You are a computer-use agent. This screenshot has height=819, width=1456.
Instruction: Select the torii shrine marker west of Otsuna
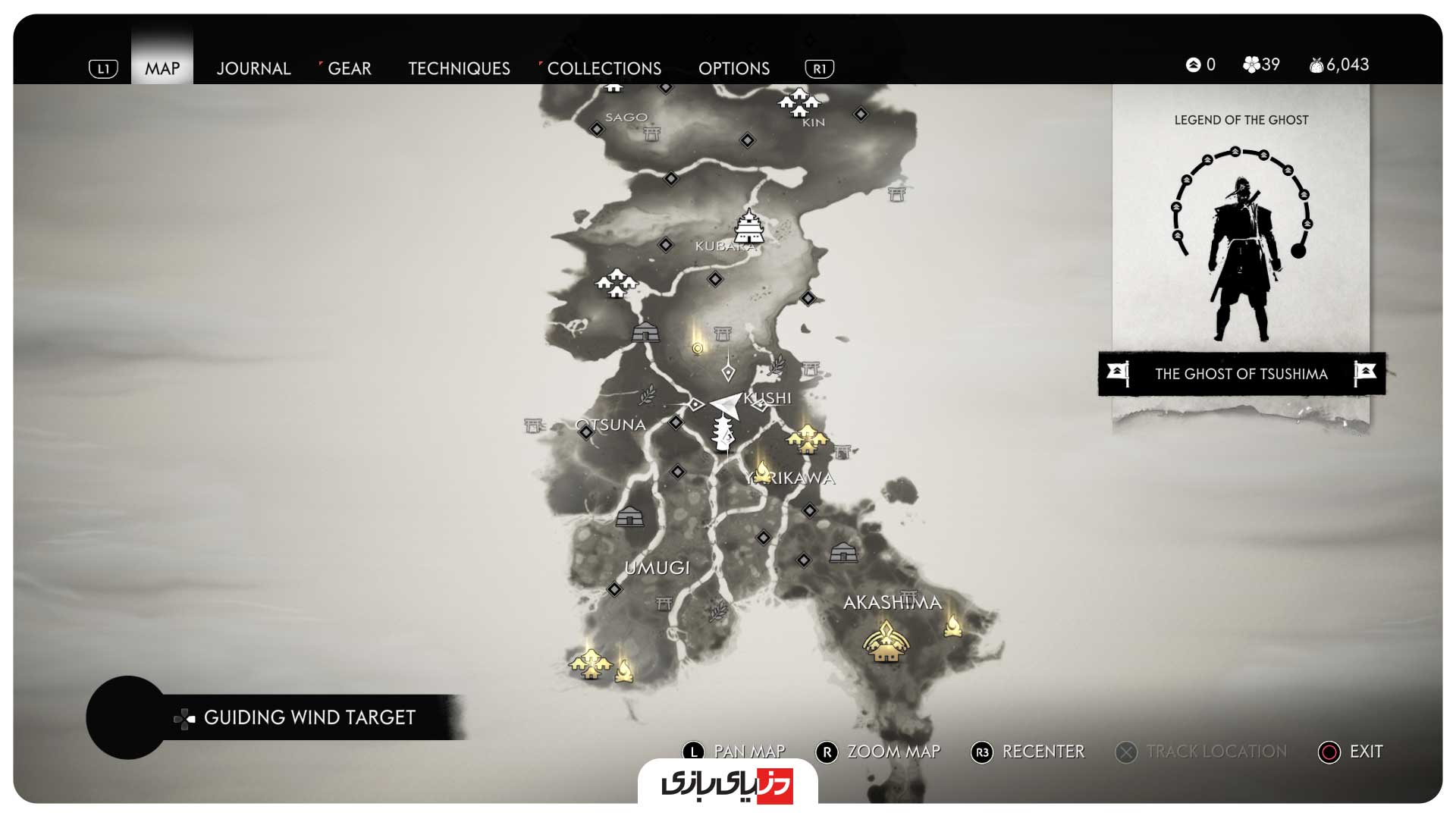click(x=533, y=425)
